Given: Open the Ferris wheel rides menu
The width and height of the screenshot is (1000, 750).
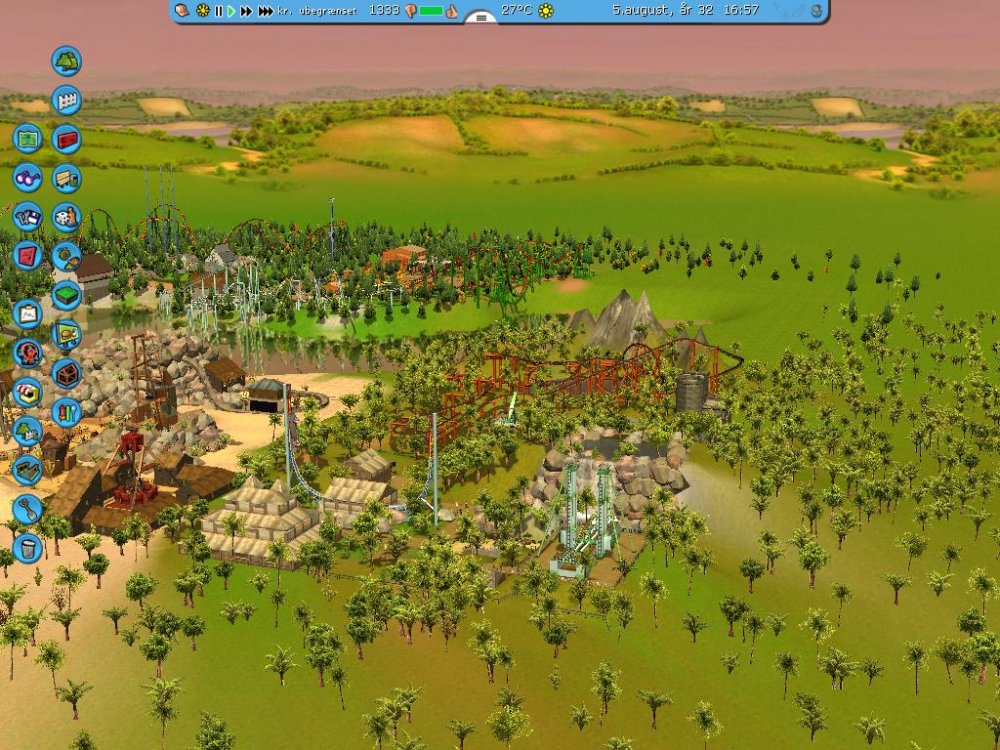Looking at the screenshot, I should tap(27, 353).
